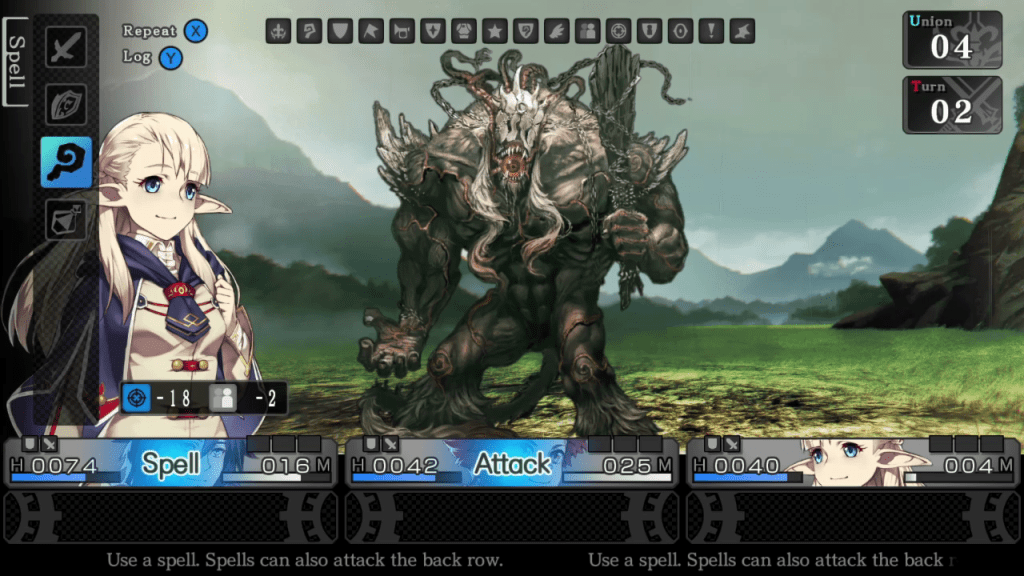Select the body armor icon in top row
Screen dimensions: 1024x576
pos(464,31)
